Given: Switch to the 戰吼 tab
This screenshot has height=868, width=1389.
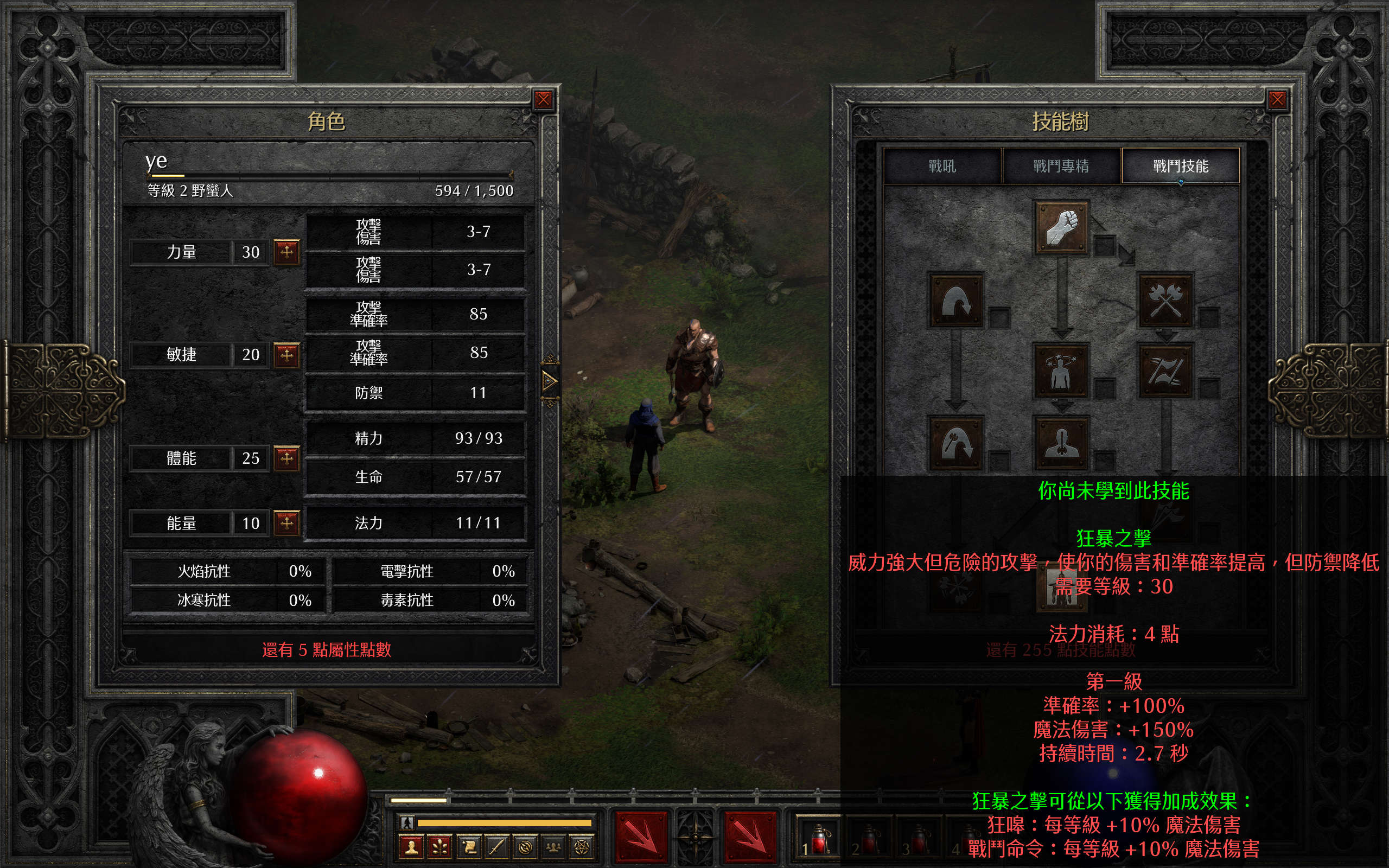Looking at the screenshot, I should coord(942,167).
